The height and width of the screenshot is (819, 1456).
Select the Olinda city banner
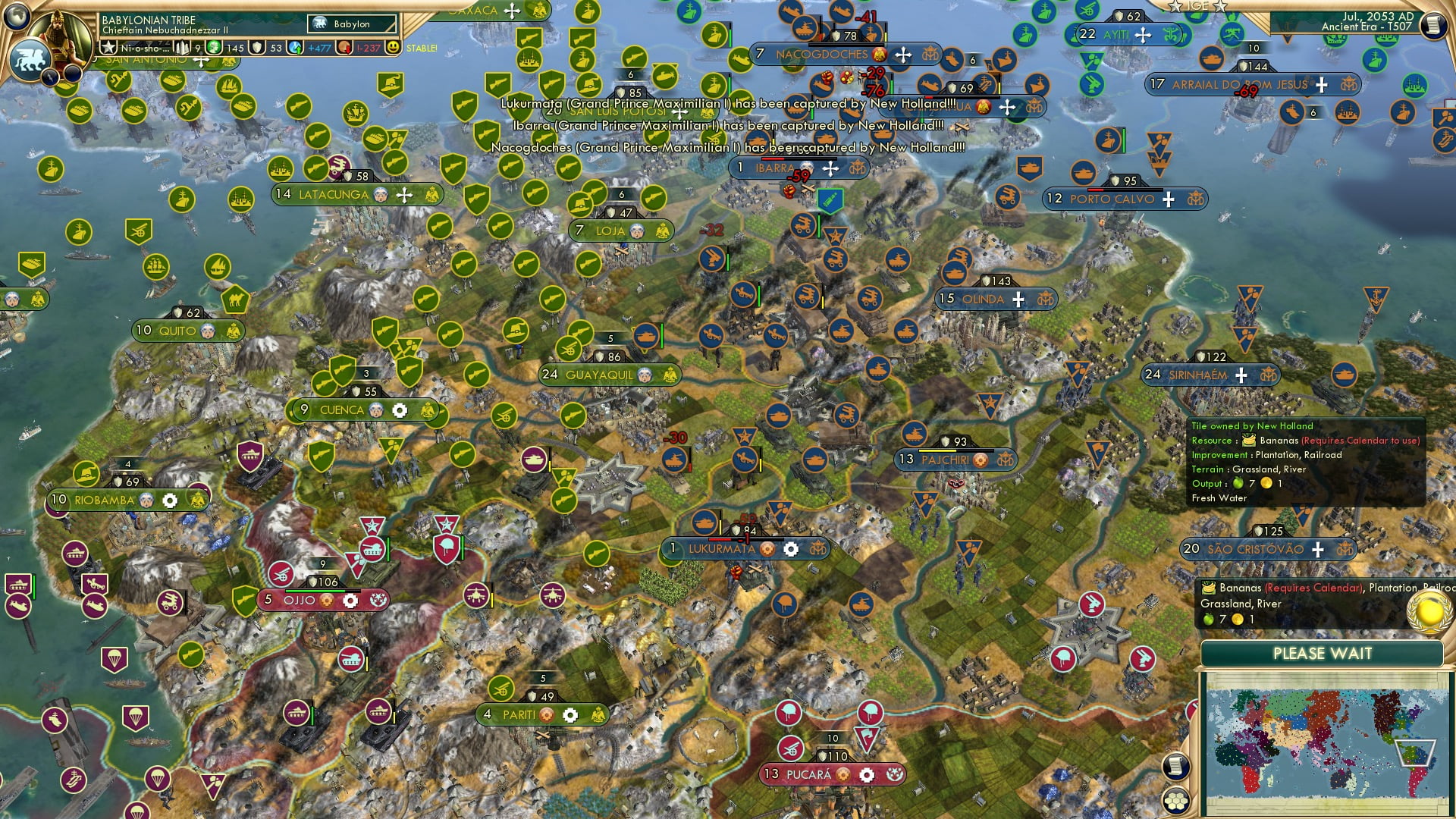click(986, 299)
